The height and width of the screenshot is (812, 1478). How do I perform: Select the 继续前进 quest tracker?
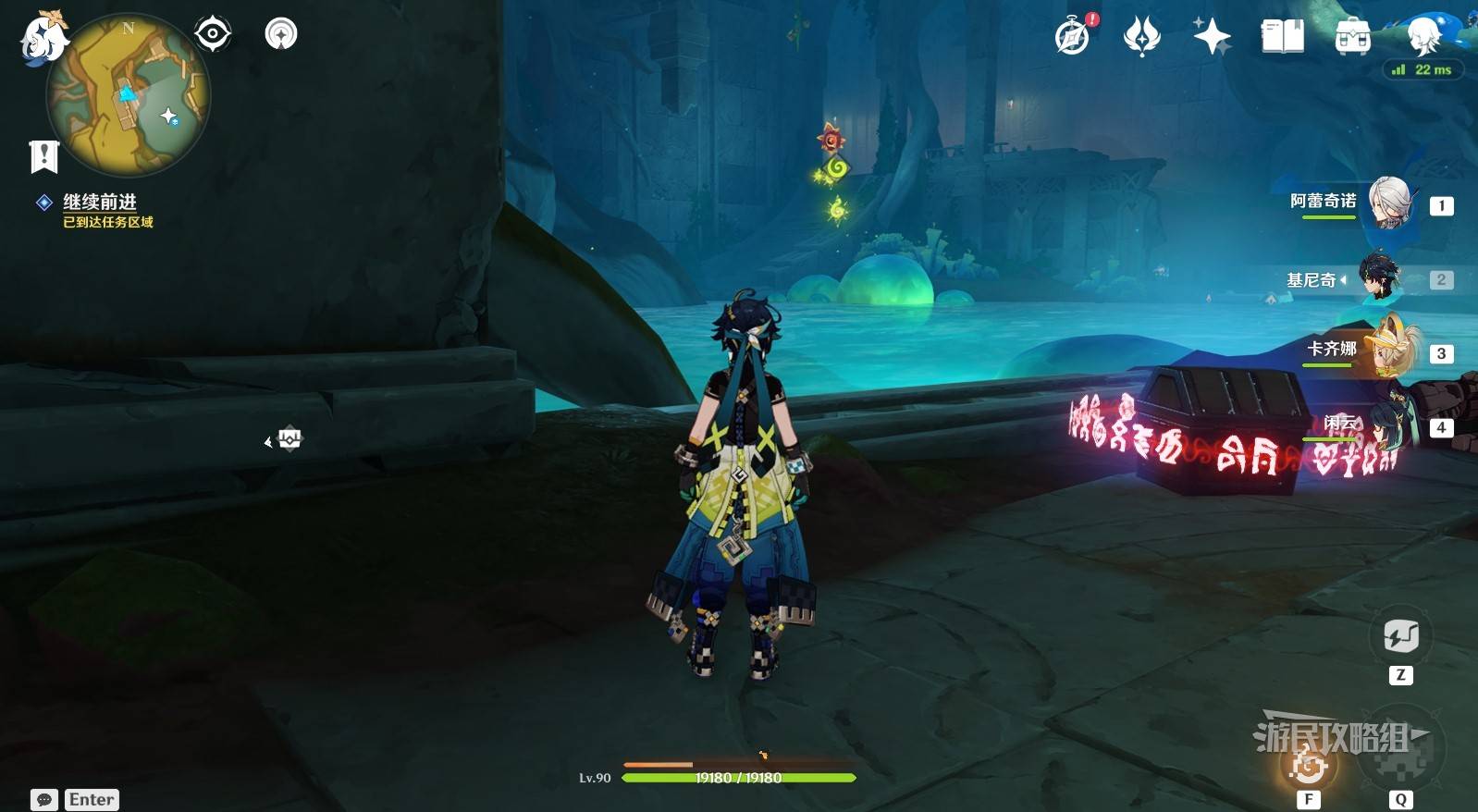[99, 202]
